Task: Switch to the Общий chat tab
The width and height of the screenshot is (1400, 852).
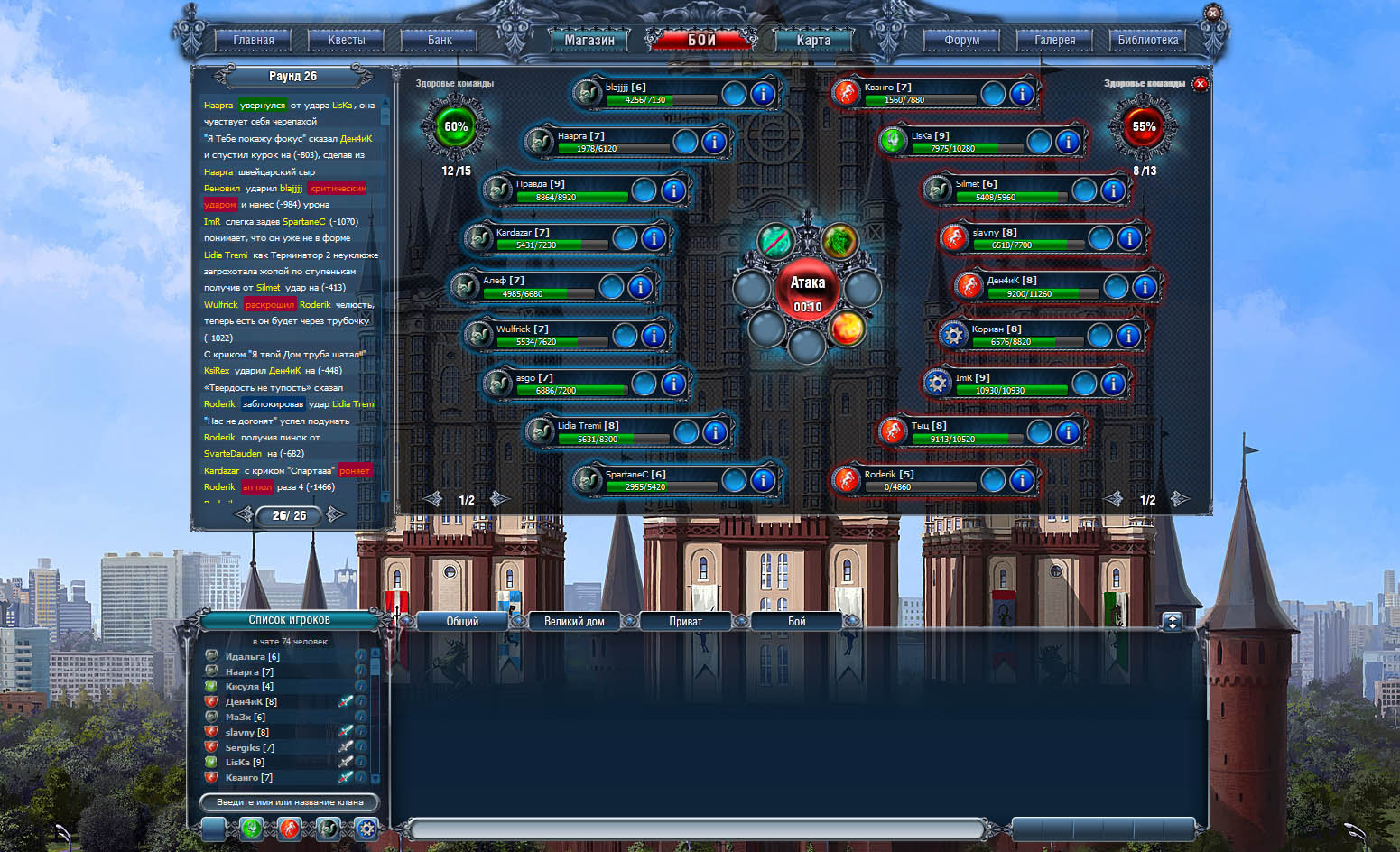Action: [x=462, y=621]
